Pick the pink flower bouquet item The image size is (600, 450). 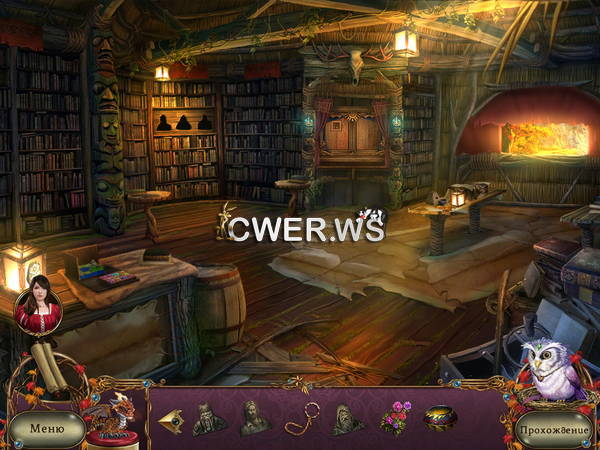click(x=394, y=417)
